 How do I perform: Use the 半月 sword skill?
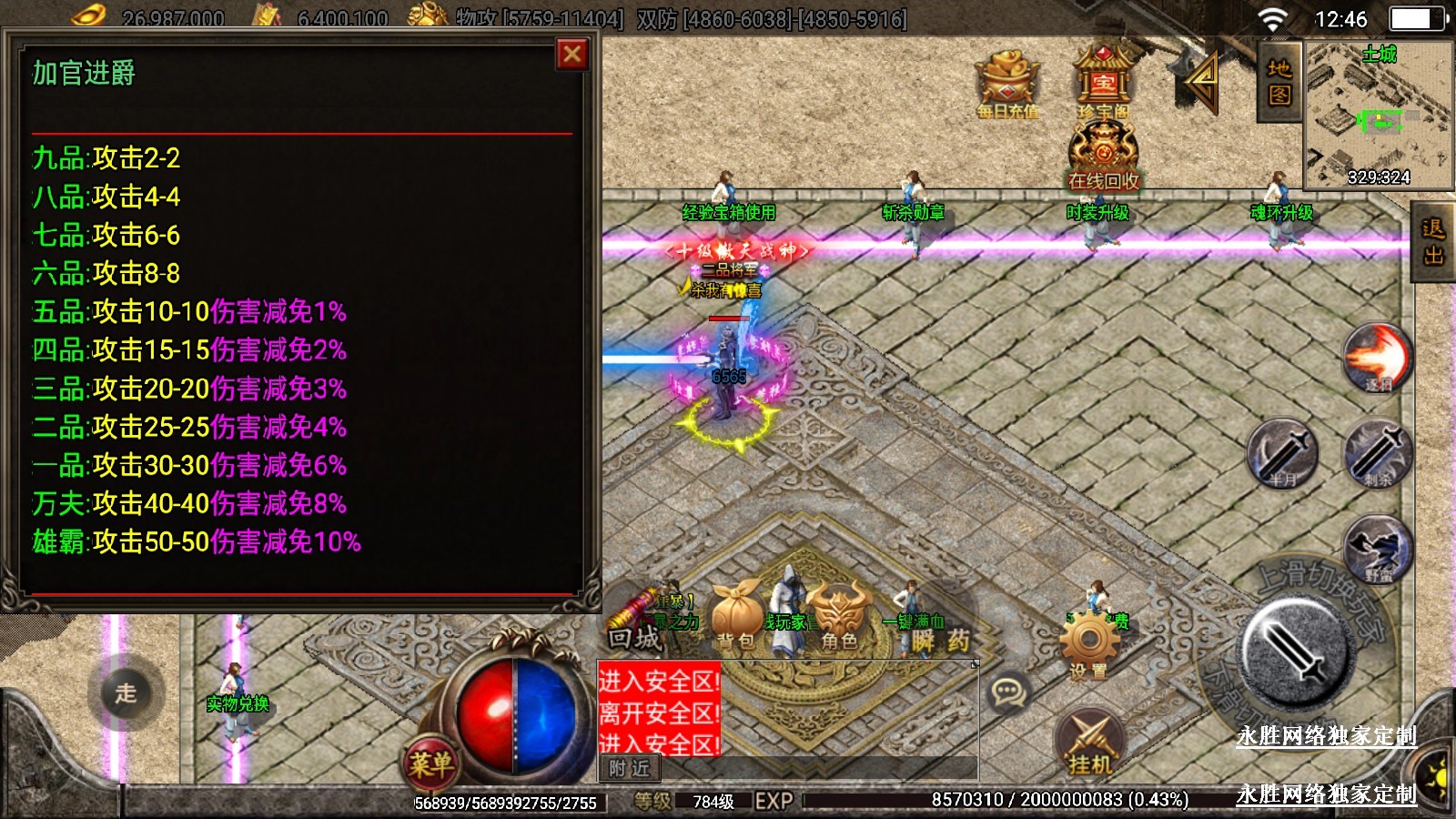coord(1282,452)
